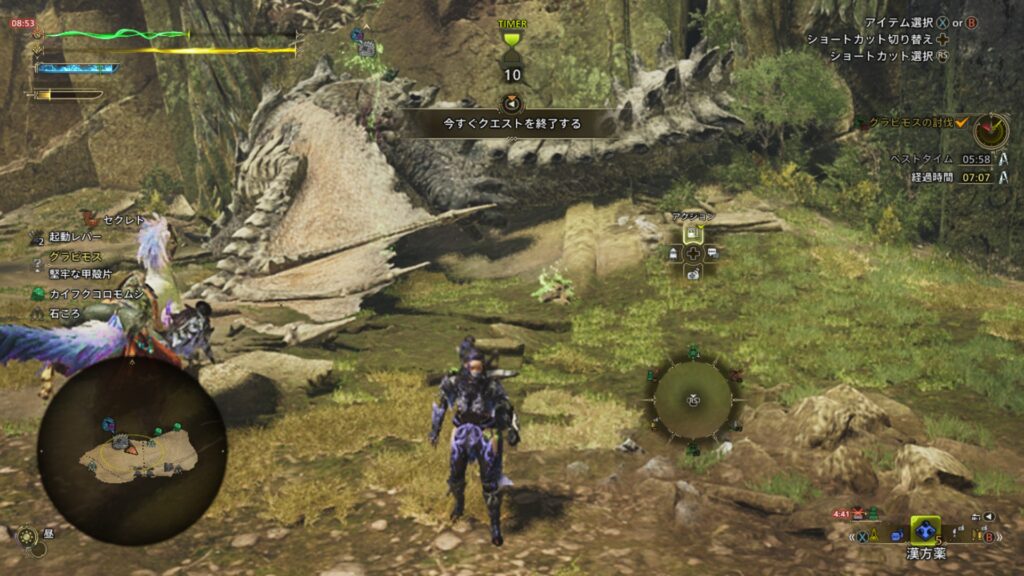Open the circular minimap
This screenshot has width=1024, height=576.
[132, 452]
